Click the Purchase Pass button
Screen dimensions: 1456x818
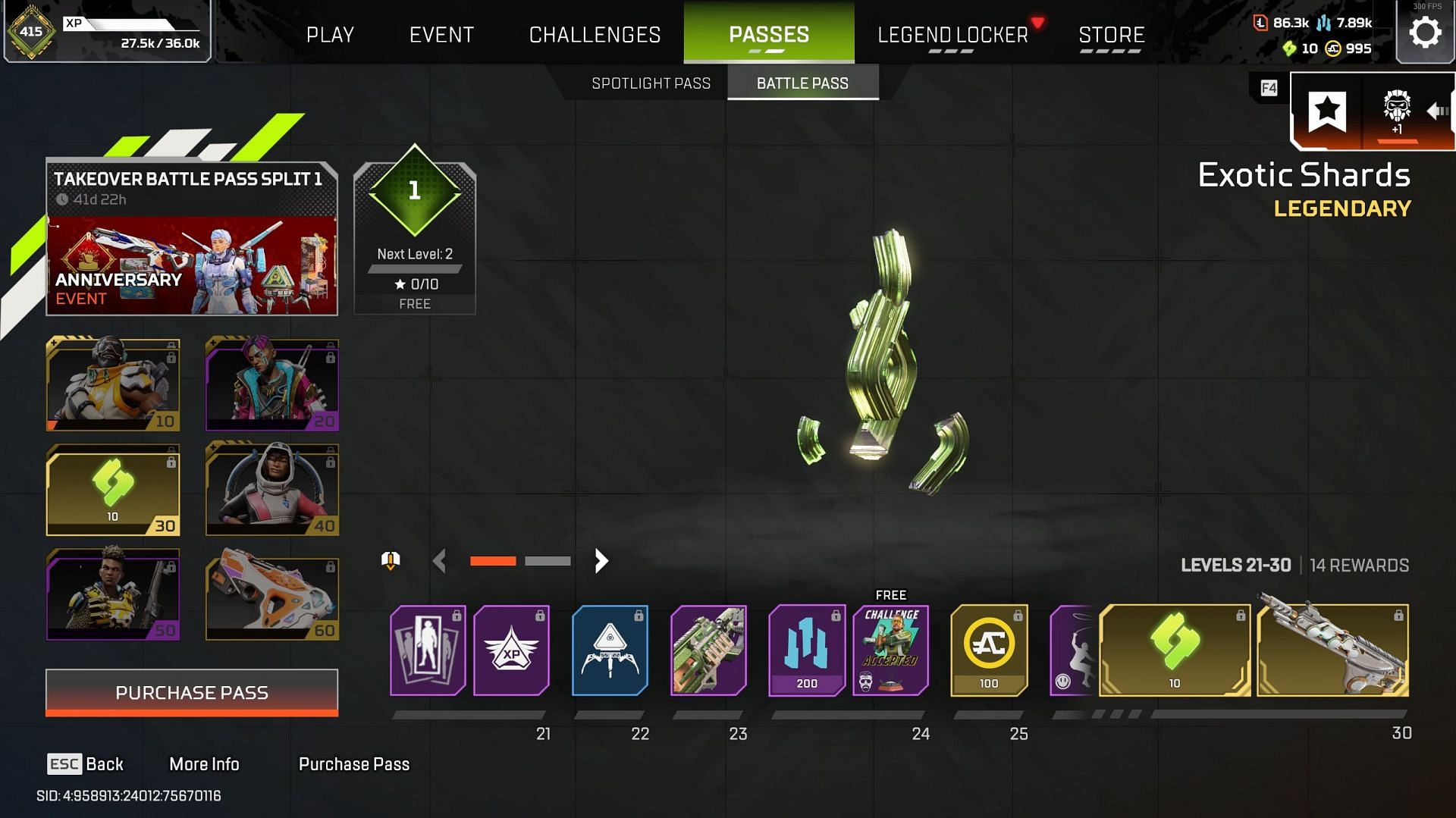192,692
